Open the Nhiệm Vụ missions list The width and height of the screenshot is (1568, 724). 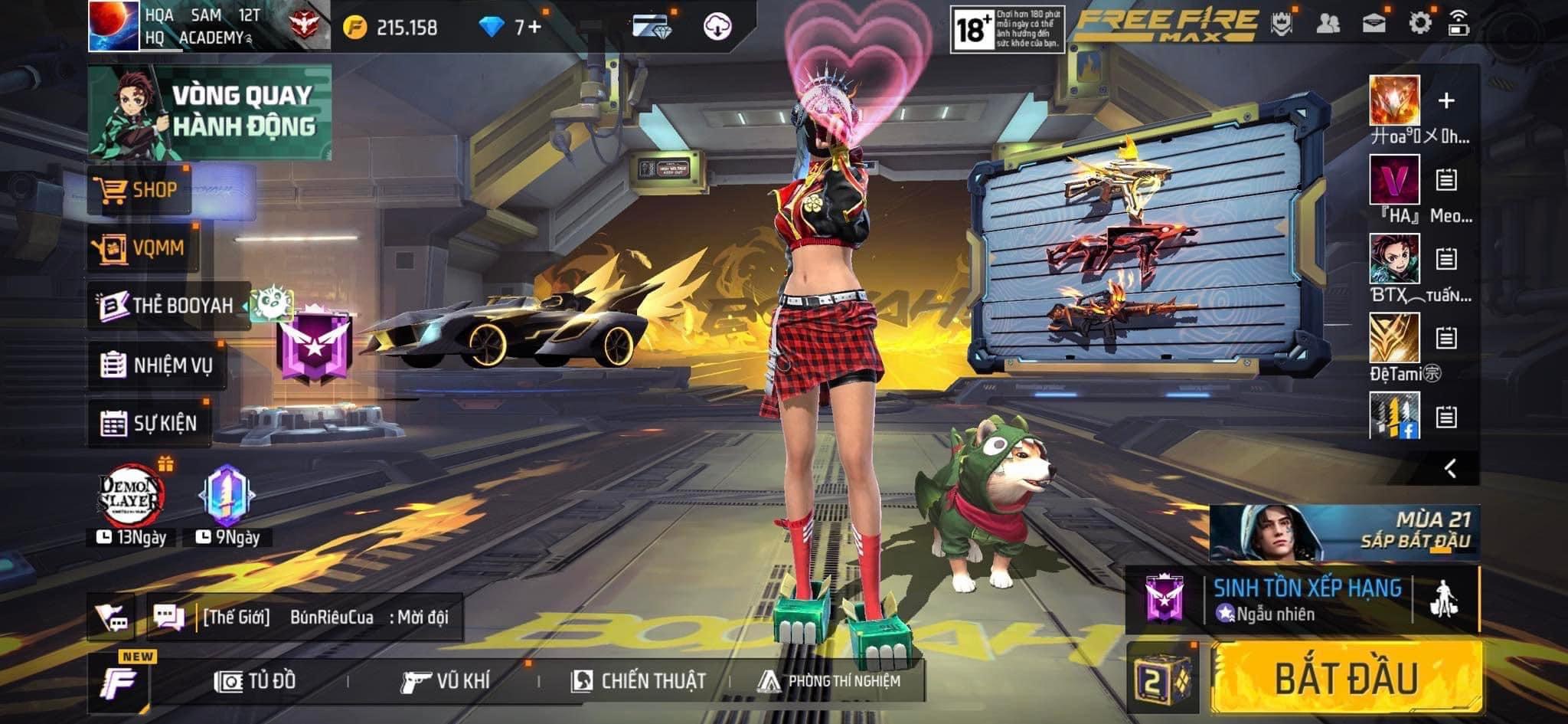pos(157,365)
